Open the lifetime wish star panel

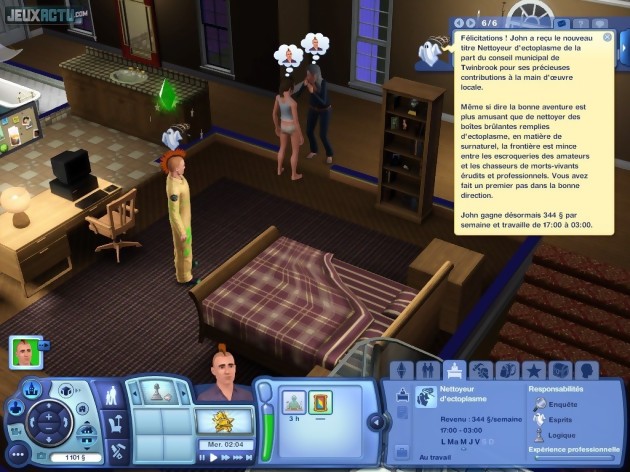point(221,422)
